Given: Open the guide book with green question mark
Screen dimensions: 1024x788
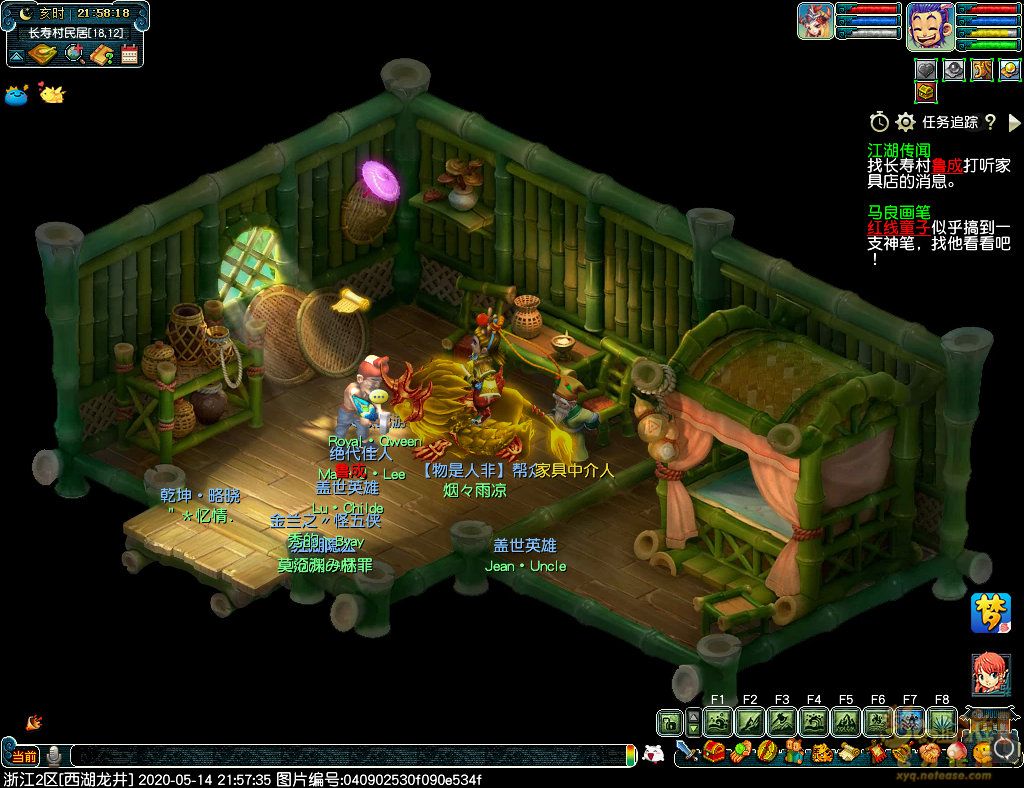Looking at the screenshot, I should (x=101, y=54).
